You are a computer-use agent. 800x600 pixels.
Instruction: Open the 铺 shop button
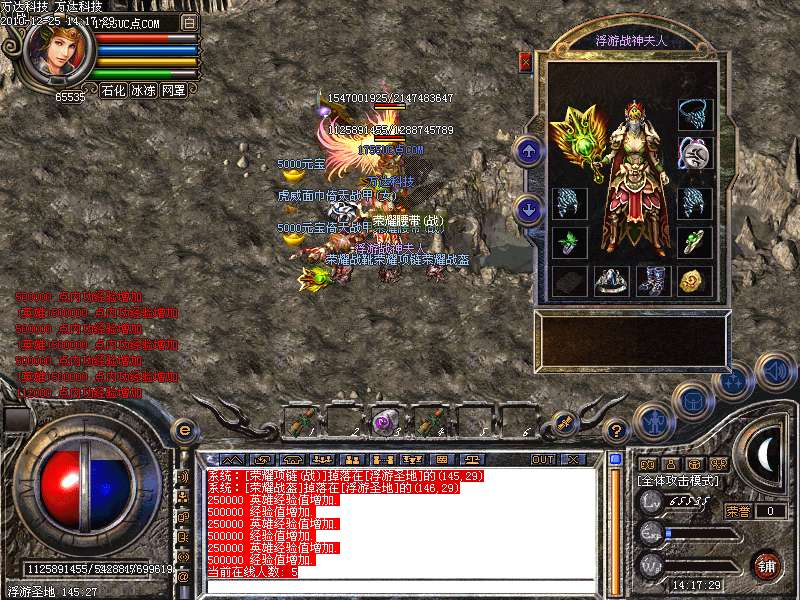pyautogui.click(x=767, y=564)
